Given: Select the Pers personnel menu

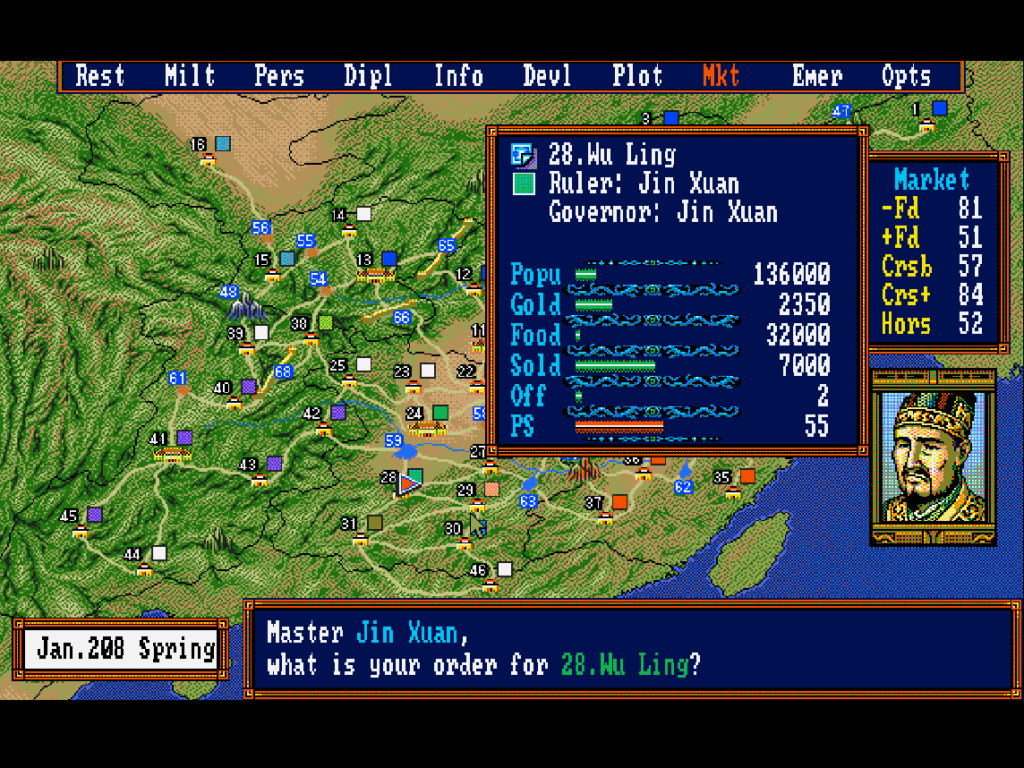Looking at the screenshot, I should [279, 76].
